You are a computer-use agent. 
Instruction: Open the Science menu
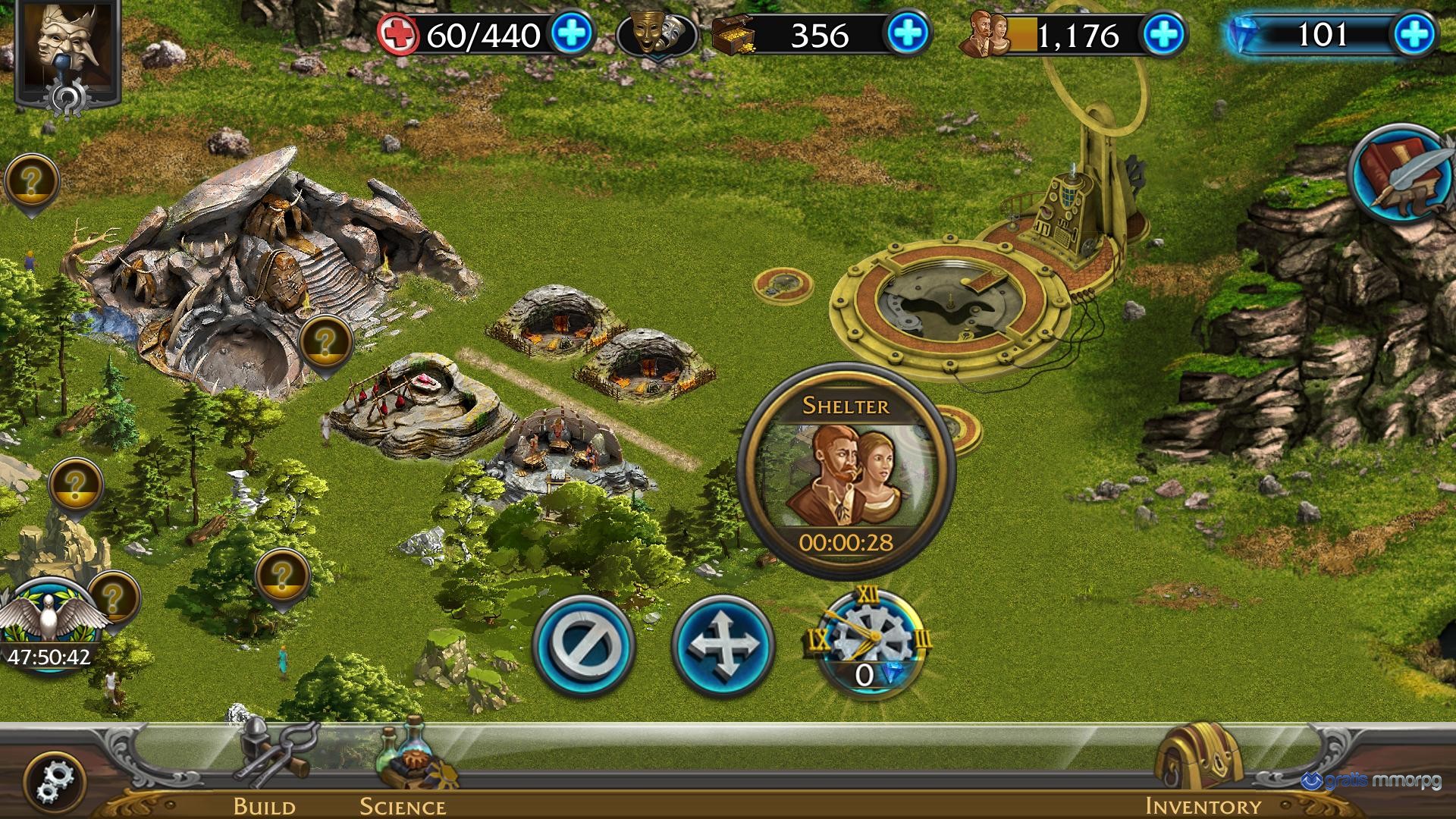403,766
